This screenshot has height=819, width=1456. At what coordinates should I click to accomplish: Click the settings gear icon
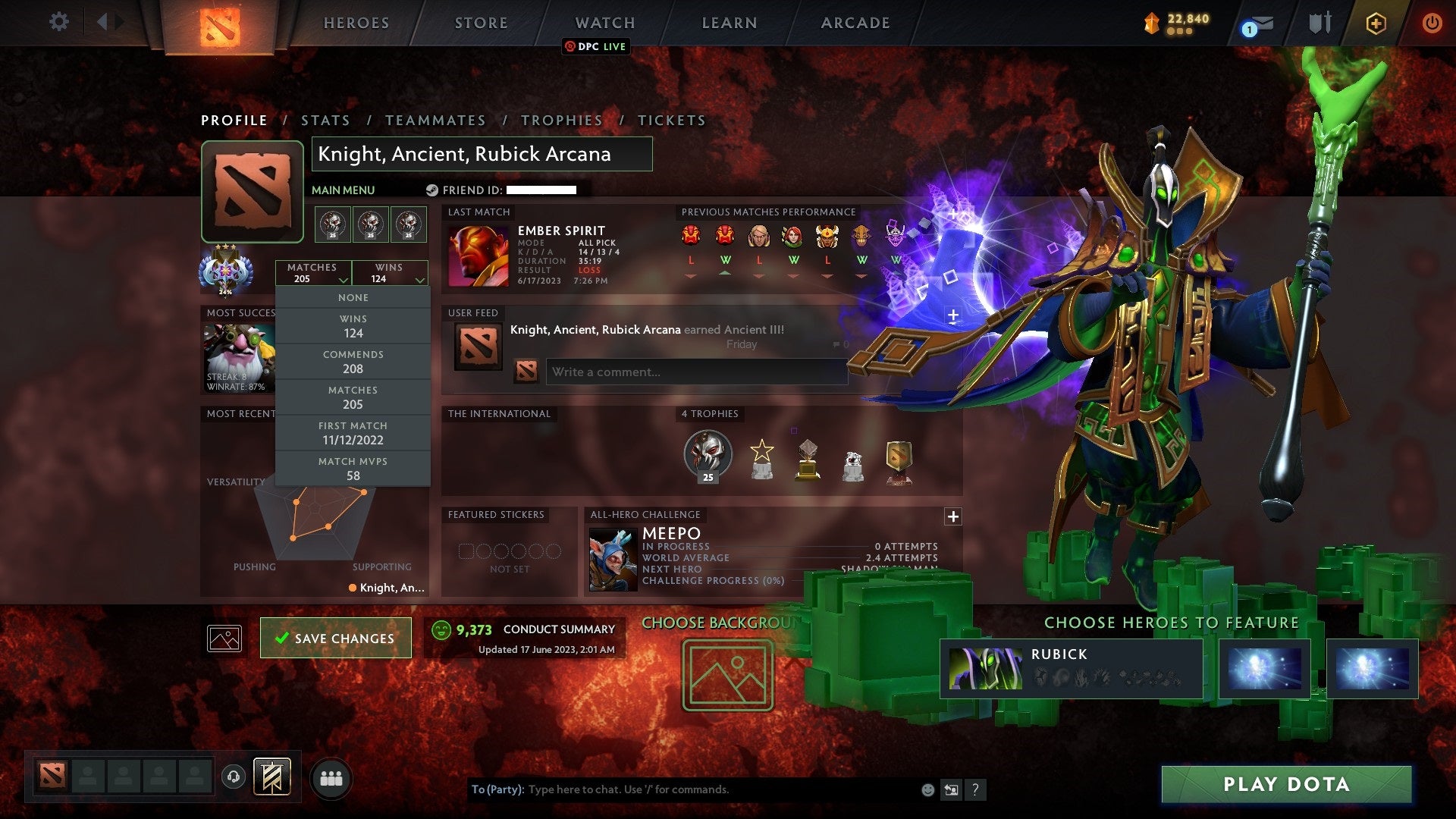pos(58,23)
